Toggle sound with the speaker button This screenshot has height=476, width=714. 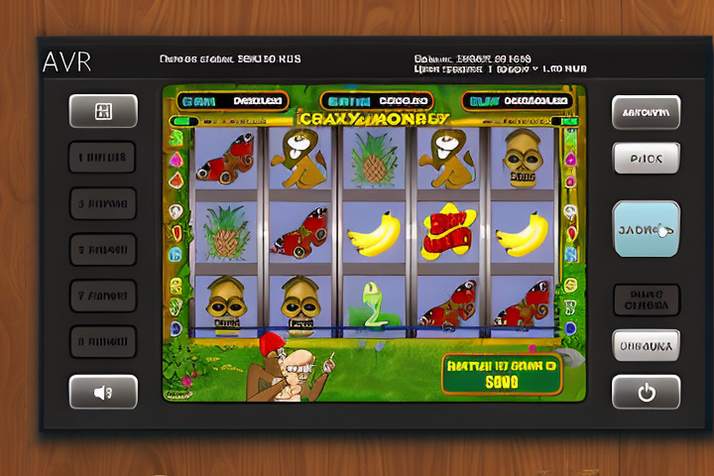pyautogui.click(x=103, y=392)
